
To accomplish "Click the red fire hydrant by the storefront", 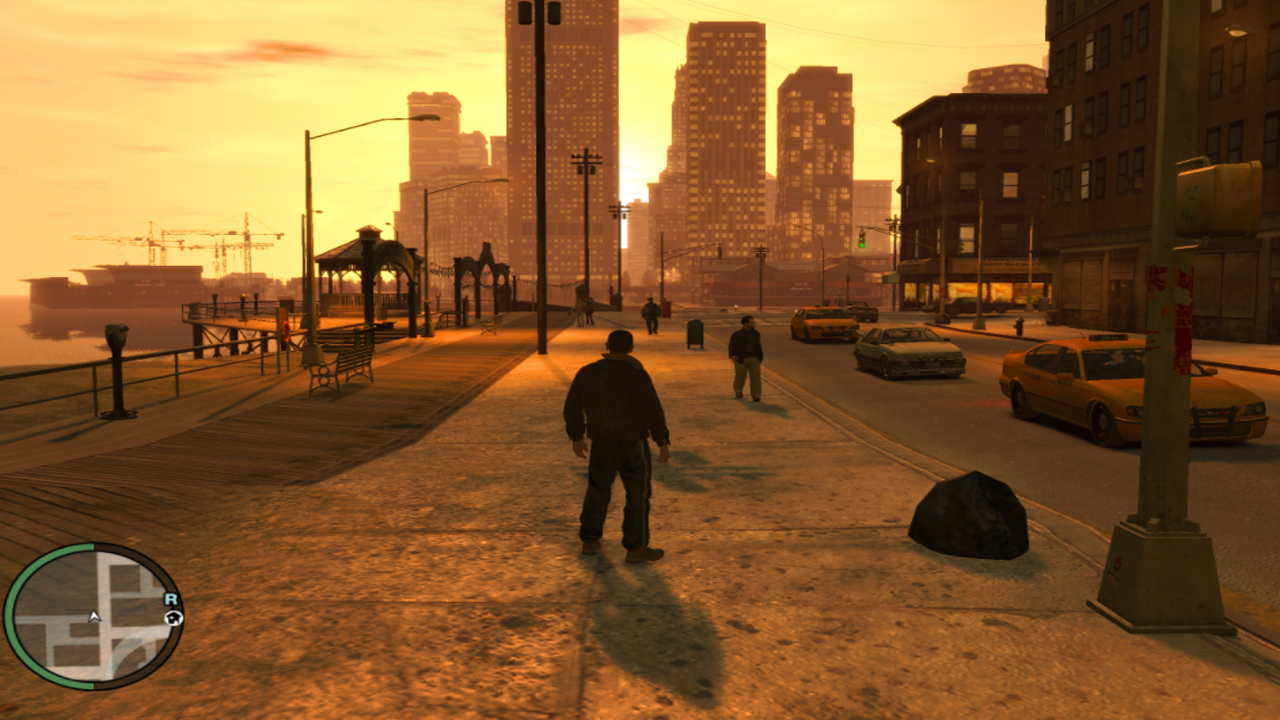I will [1019, 327].
